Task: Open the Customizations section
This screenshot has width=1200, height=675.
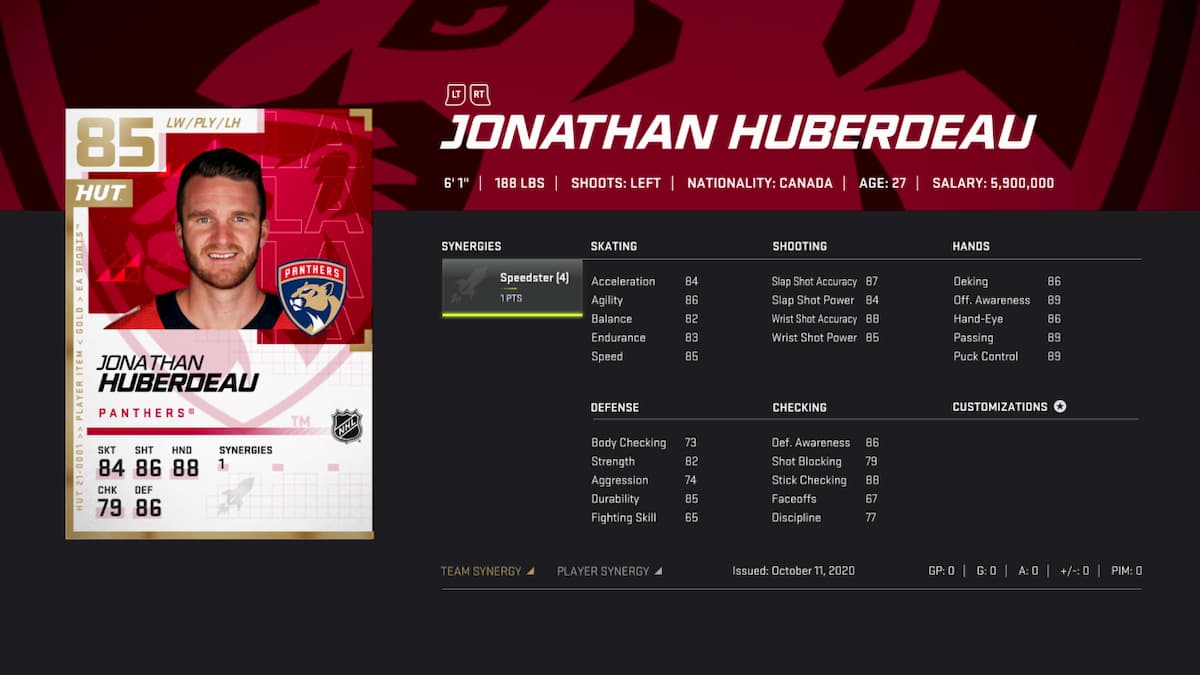Action: pyautogui.click(x=1009, y=407)
